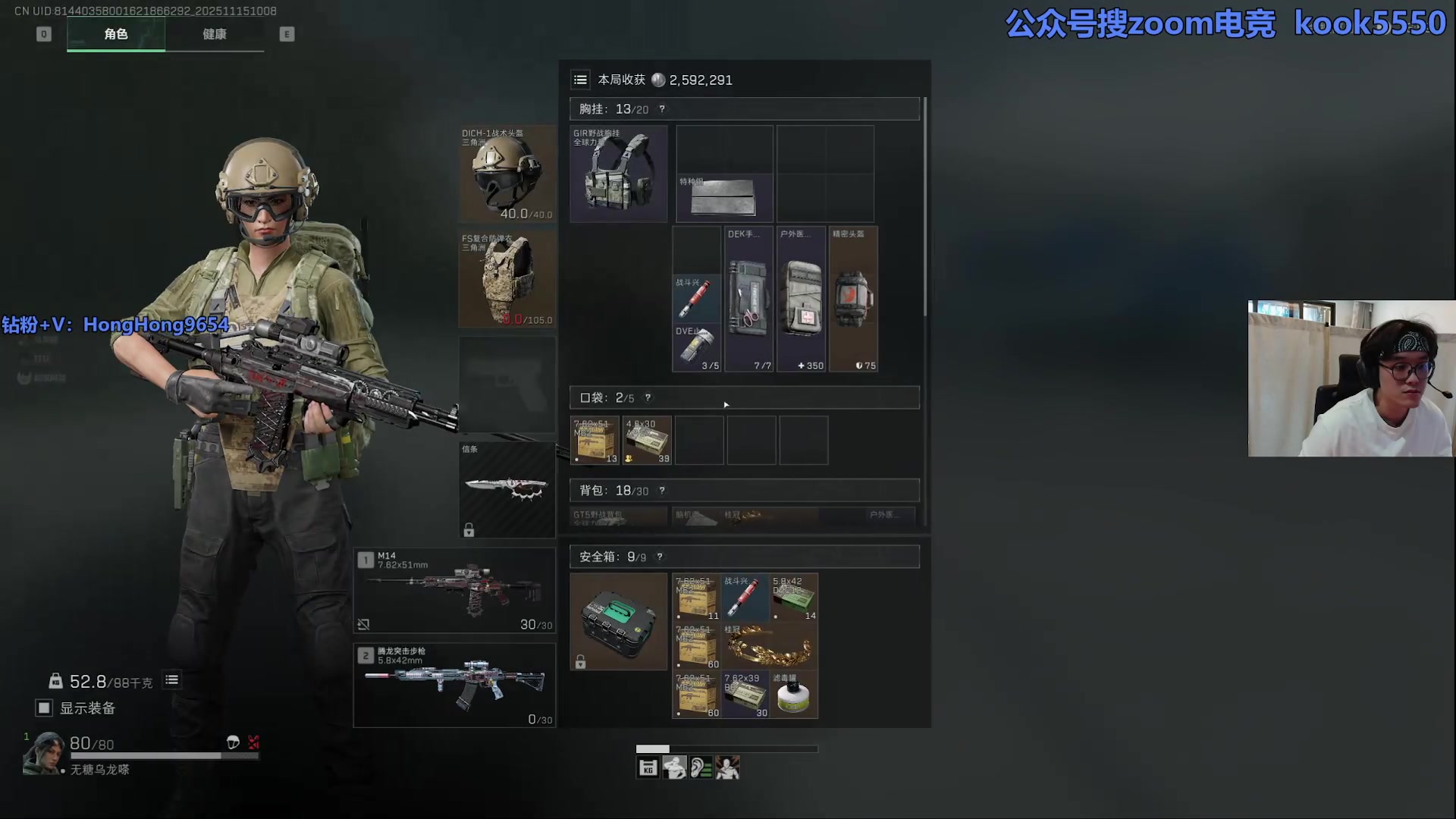Viewport: 1456px width, 819px height.
Task: Select the gold laurel wreath in safe box
Action: (770, 645)
